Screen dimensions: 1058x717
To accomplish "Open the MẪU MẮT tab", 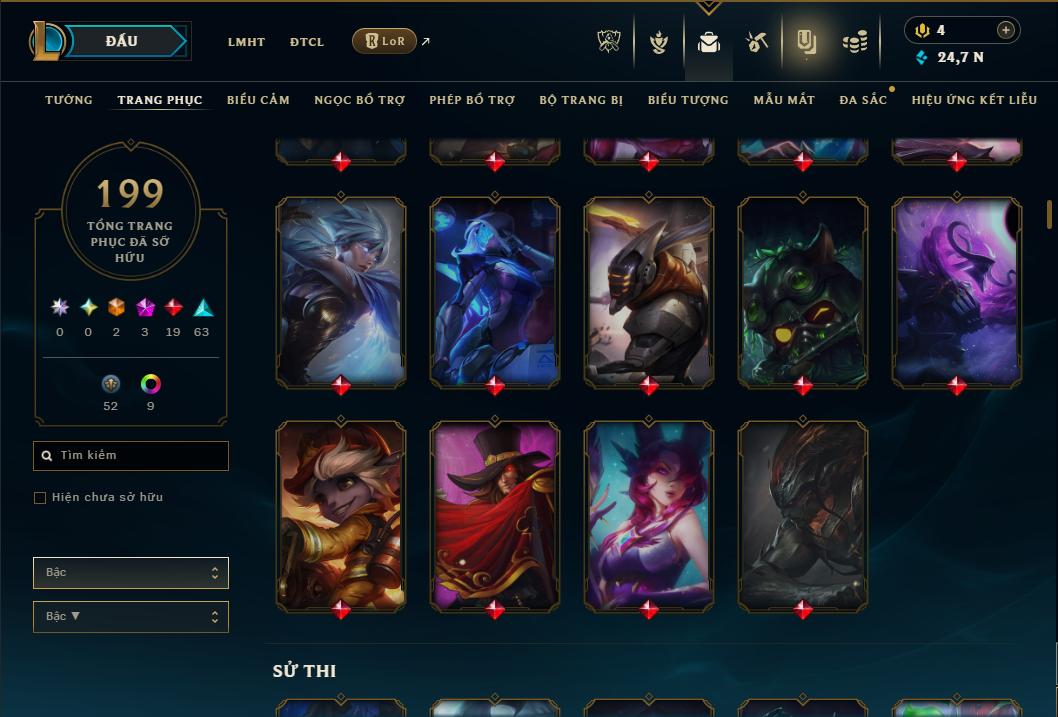I will (784, 100).
